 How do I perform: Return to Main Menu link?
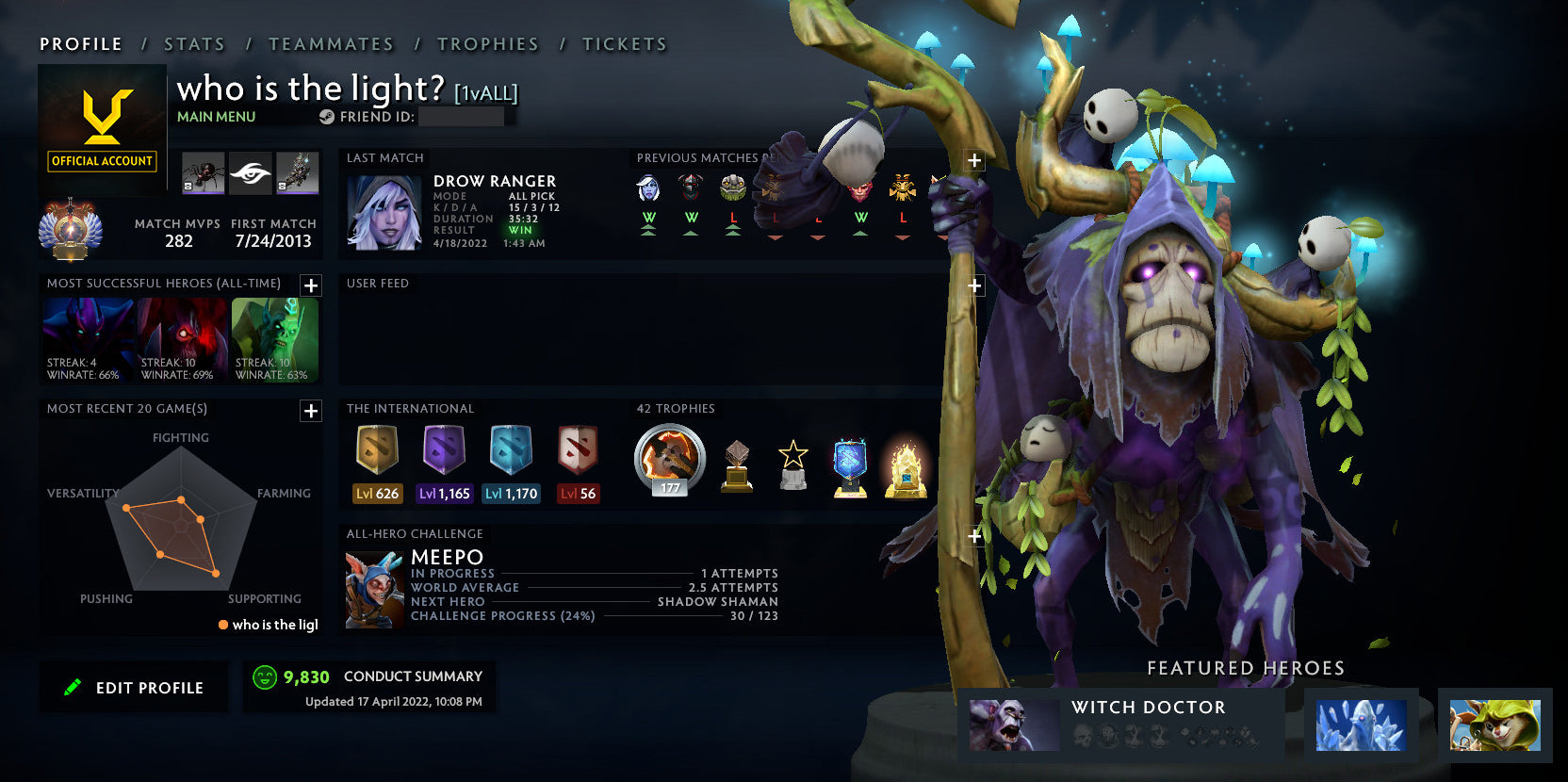[x=216, y=117]
